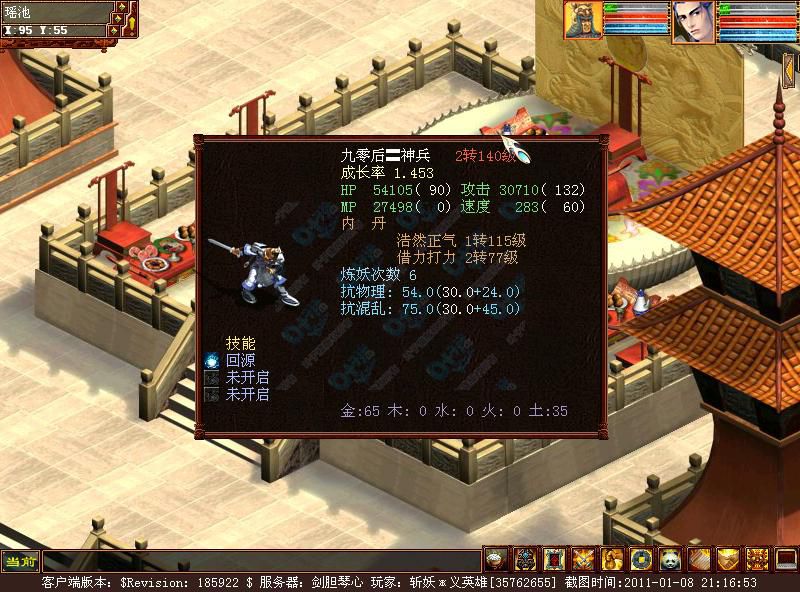Click the panda icon in bottom toolbar
The height and width of the screenshot is (592, 800).
[669, 559]
